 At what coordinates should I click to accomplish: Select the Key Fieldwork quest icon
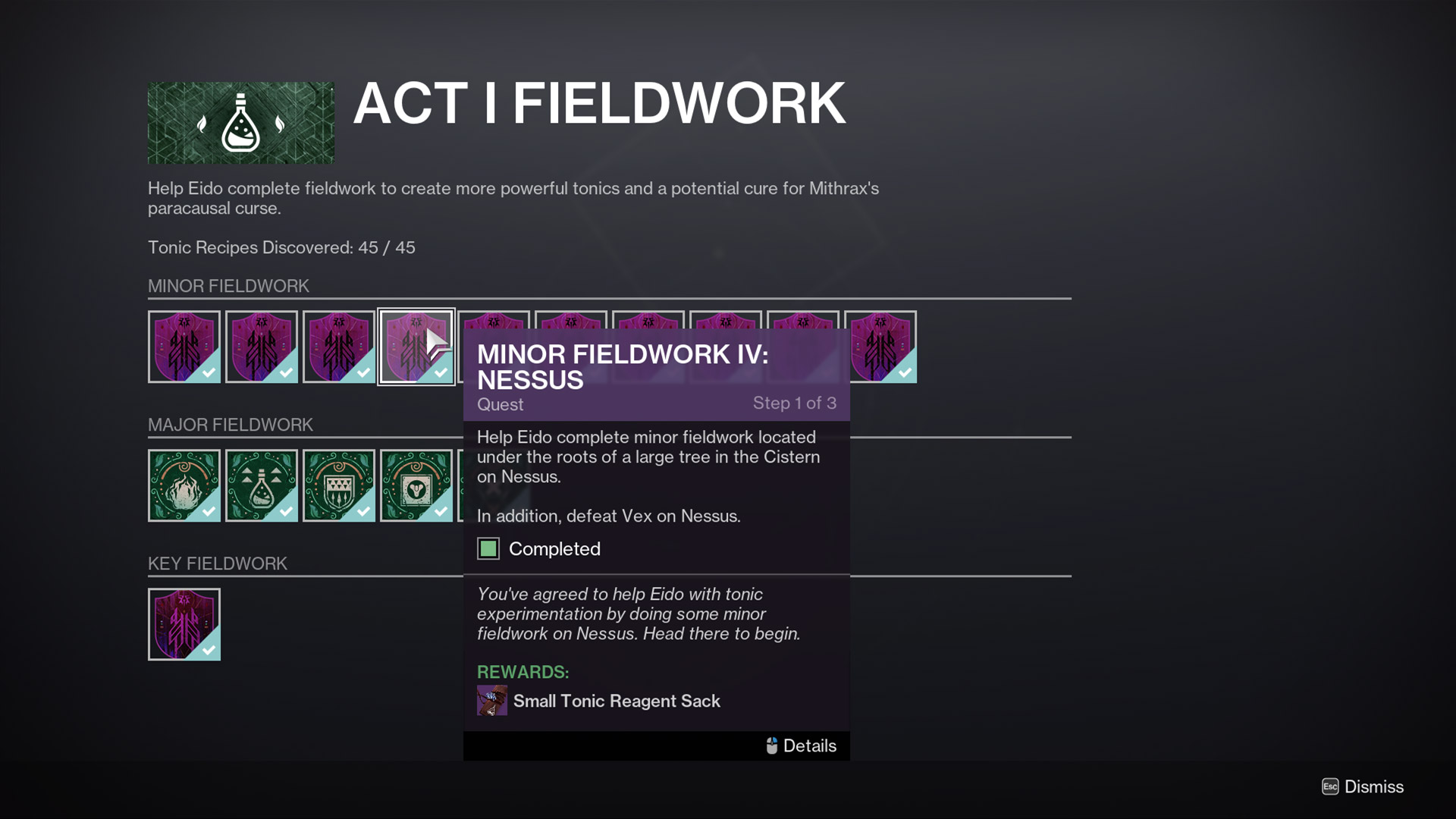pos(184,624)
